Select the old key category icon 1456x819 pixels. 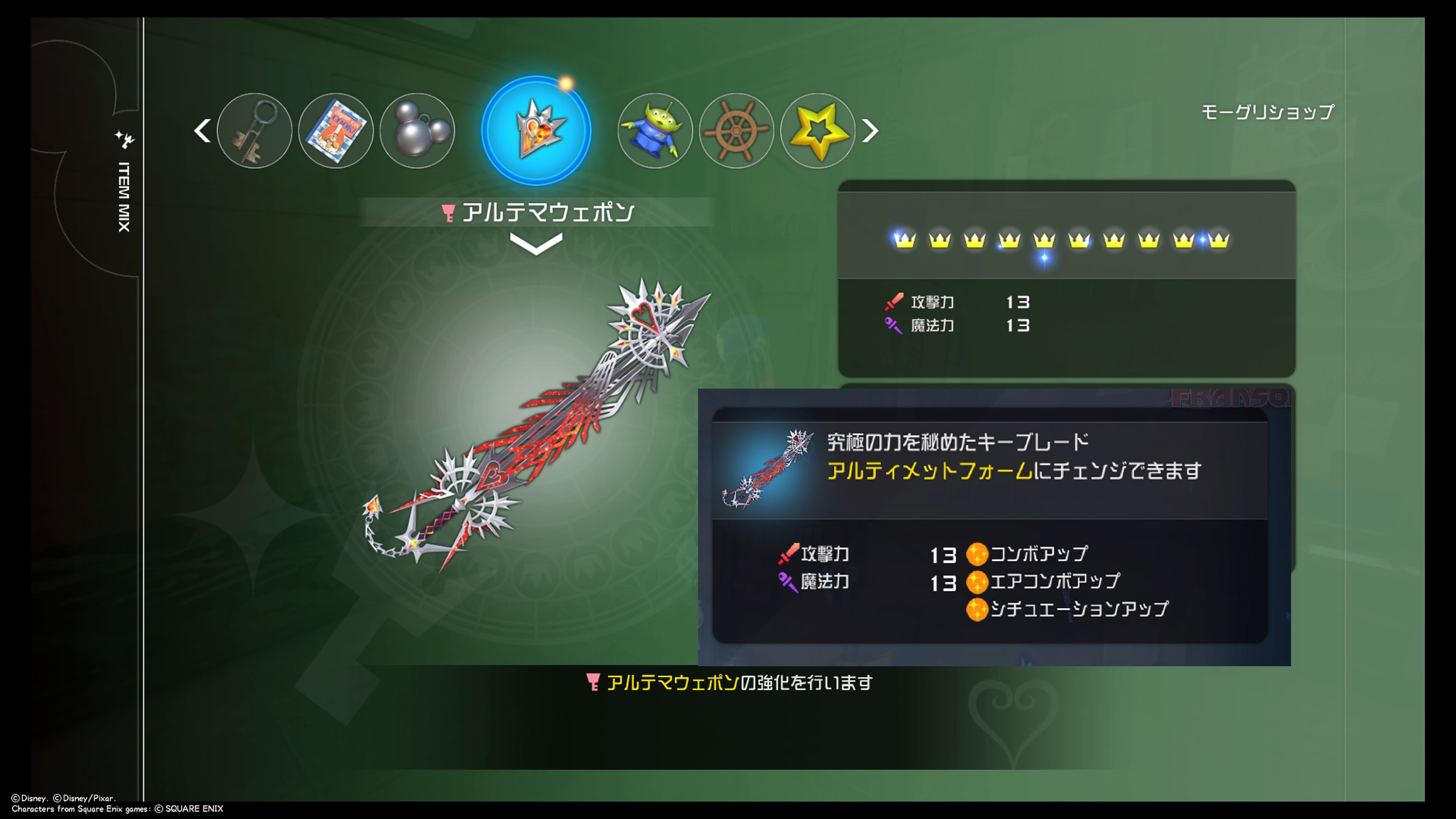pos(254,130)
